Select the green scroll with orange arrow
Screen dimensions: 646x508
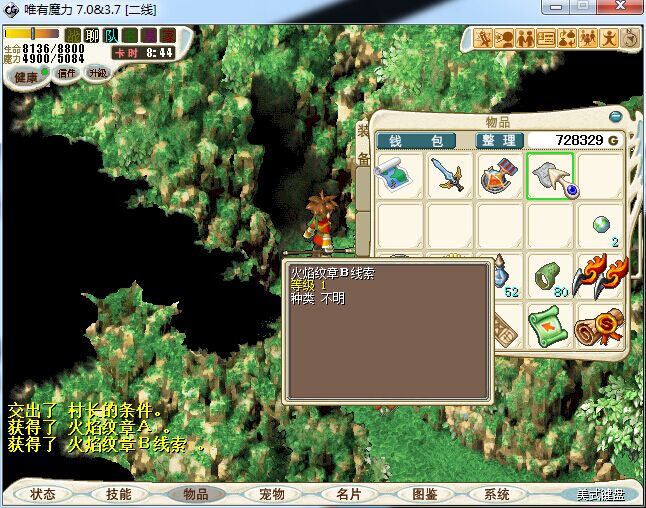[x=549, y=326]
